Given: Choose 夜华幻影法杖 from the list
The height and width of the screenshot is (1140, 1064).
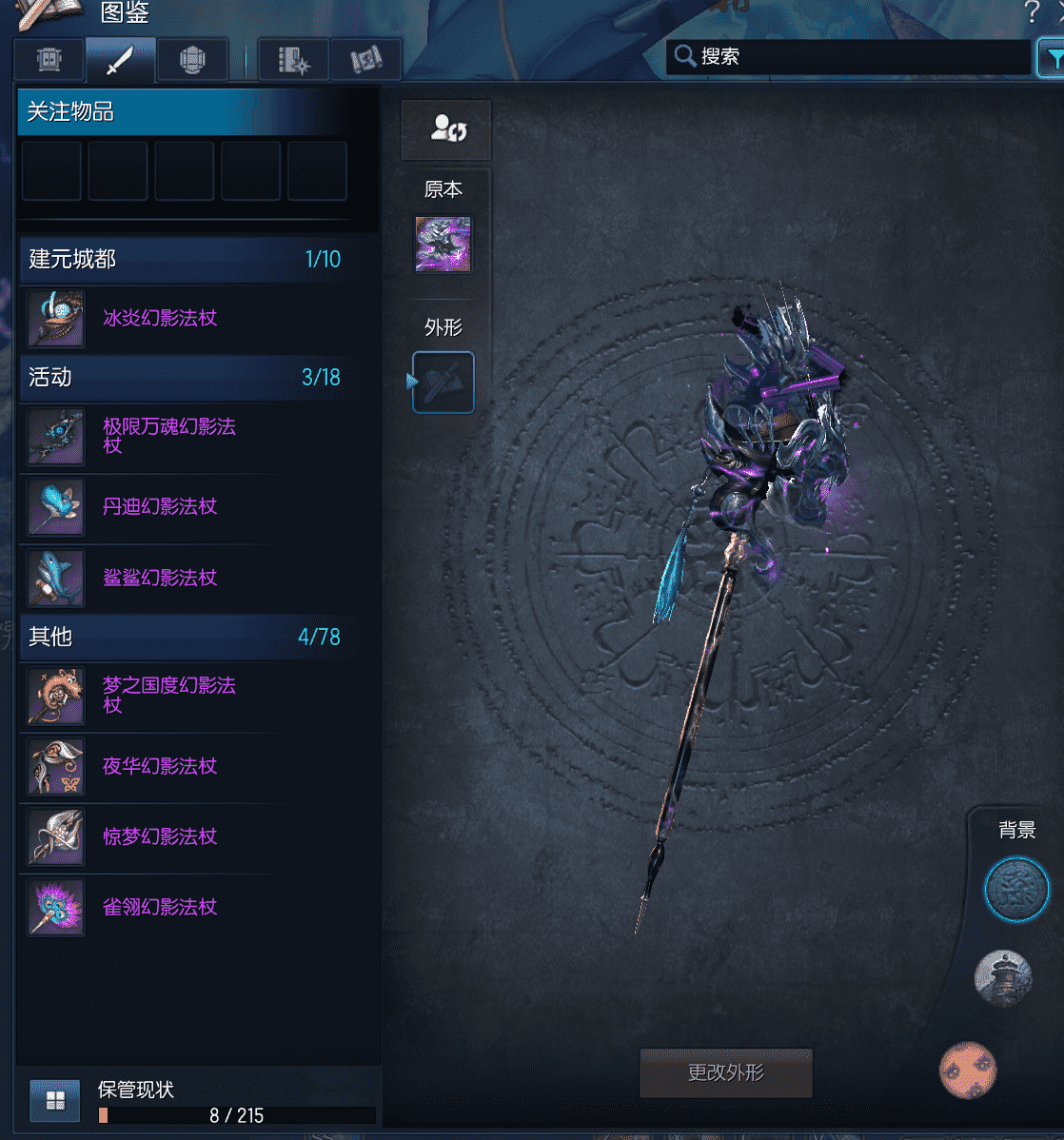Looking at the screenshot, I should (160, 766).
